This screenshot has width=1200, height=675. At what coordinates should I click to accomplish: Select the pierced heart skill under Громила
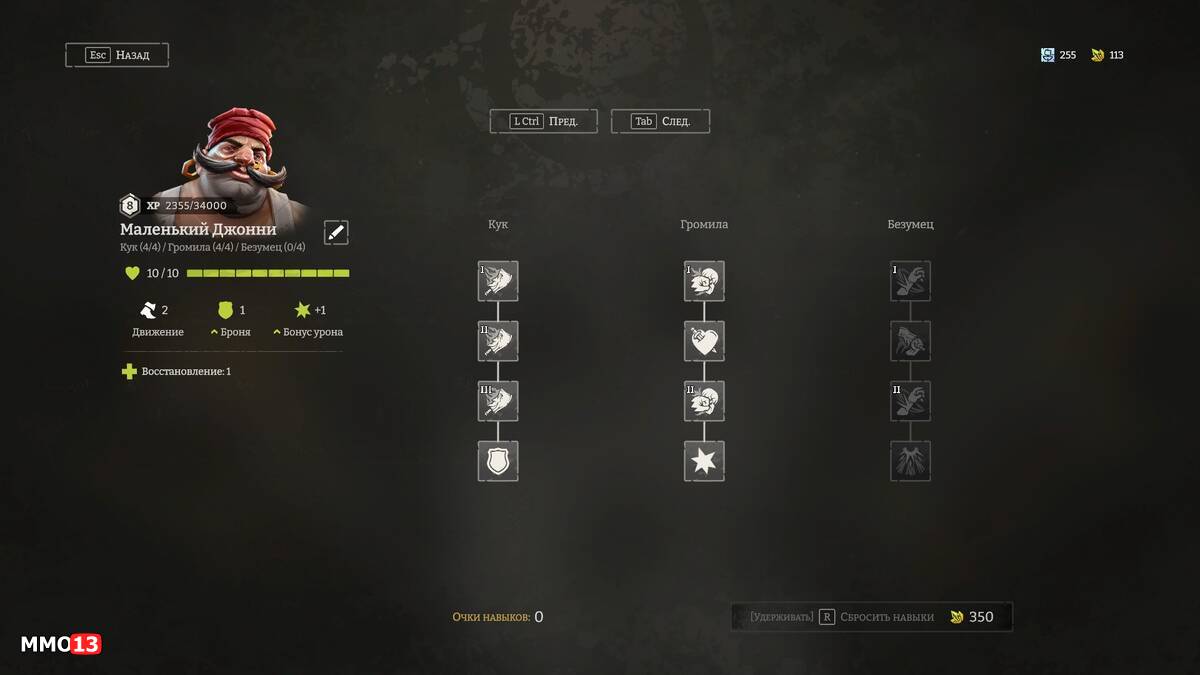(704, 341)
